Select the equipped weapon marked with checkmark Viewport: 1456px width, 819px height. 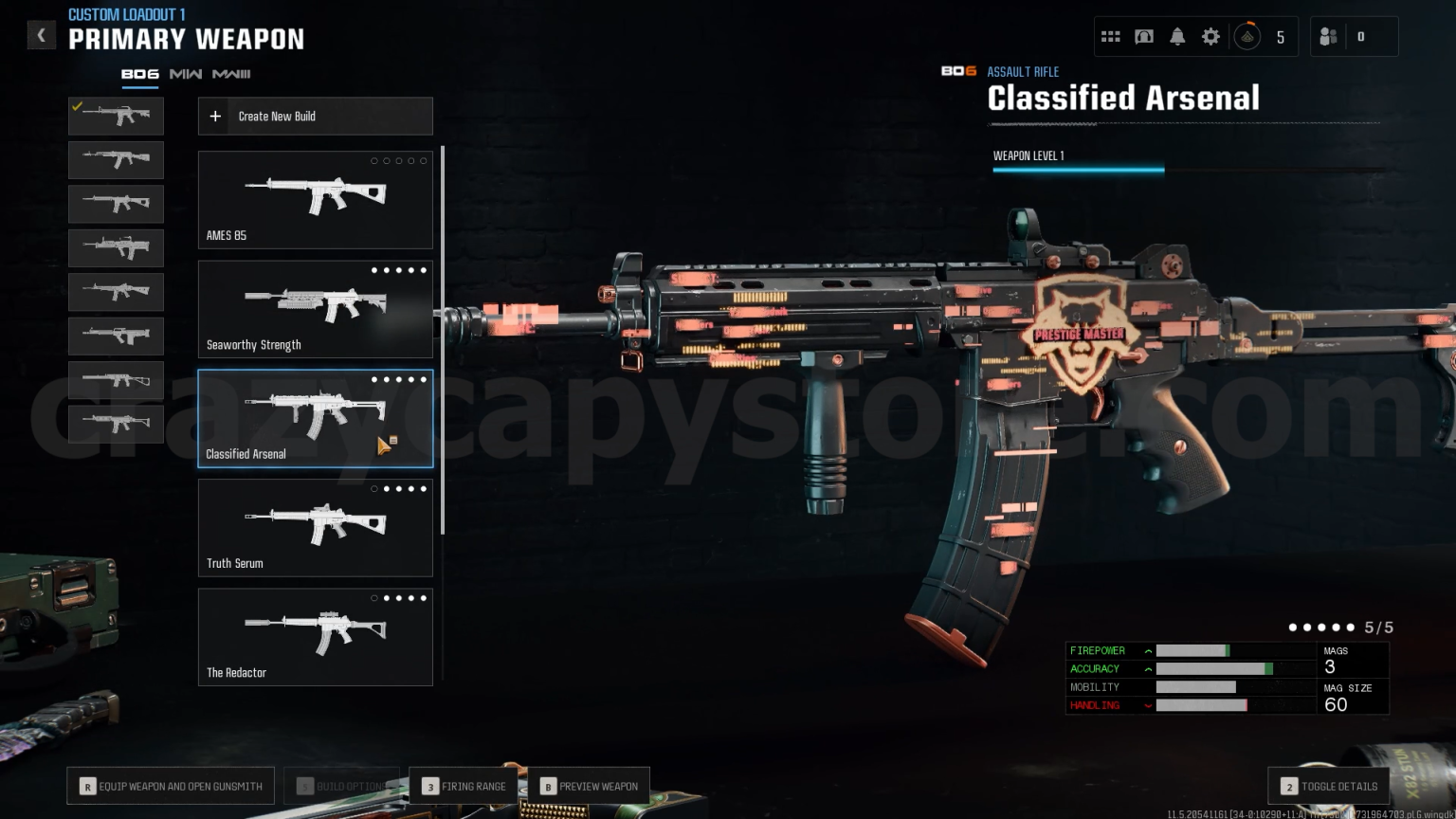pyautogui.click(x=116, y=116)
